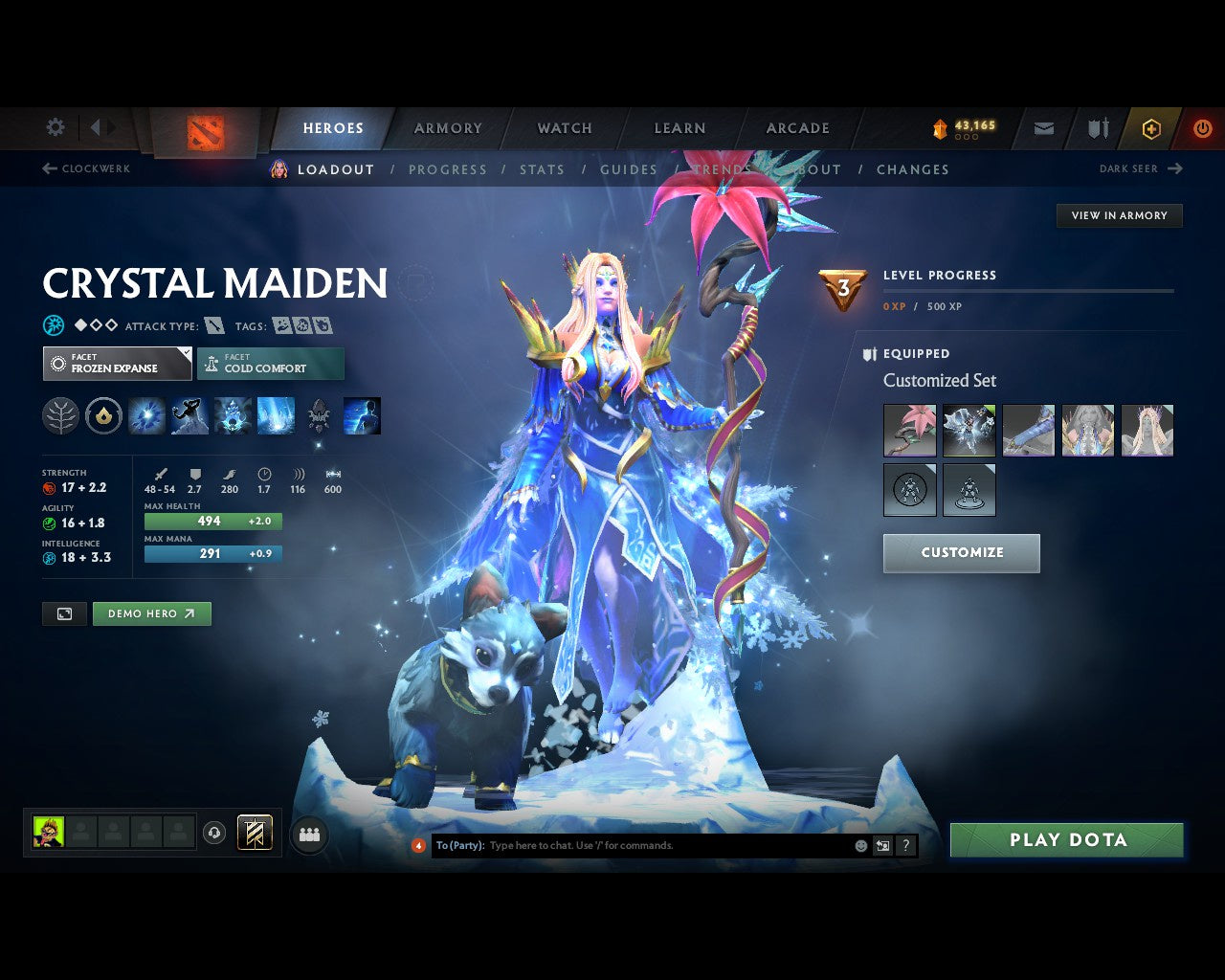Open the party/friends icon near the chat bar
The image size is (1225, 980).
308,834
